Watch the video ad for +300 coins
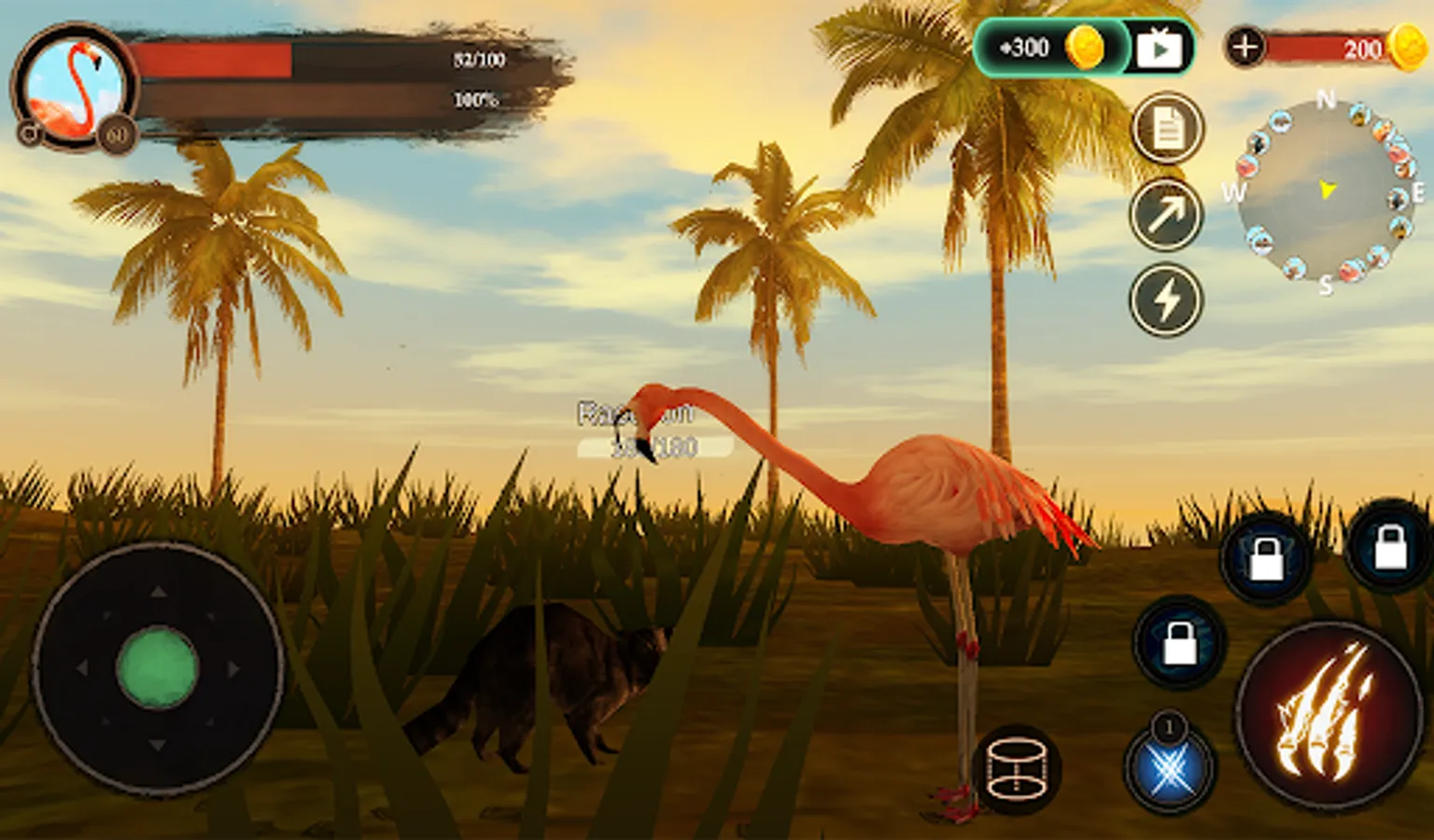The width and height of the screenshot is (1434, 840). [x=1159, y=48]
